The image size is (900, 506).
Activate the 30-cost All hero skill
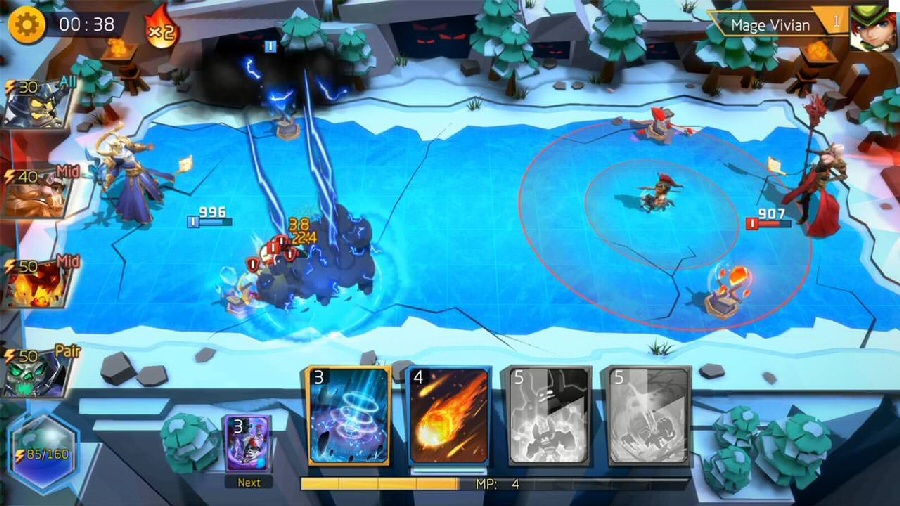[x=36, y=104]
